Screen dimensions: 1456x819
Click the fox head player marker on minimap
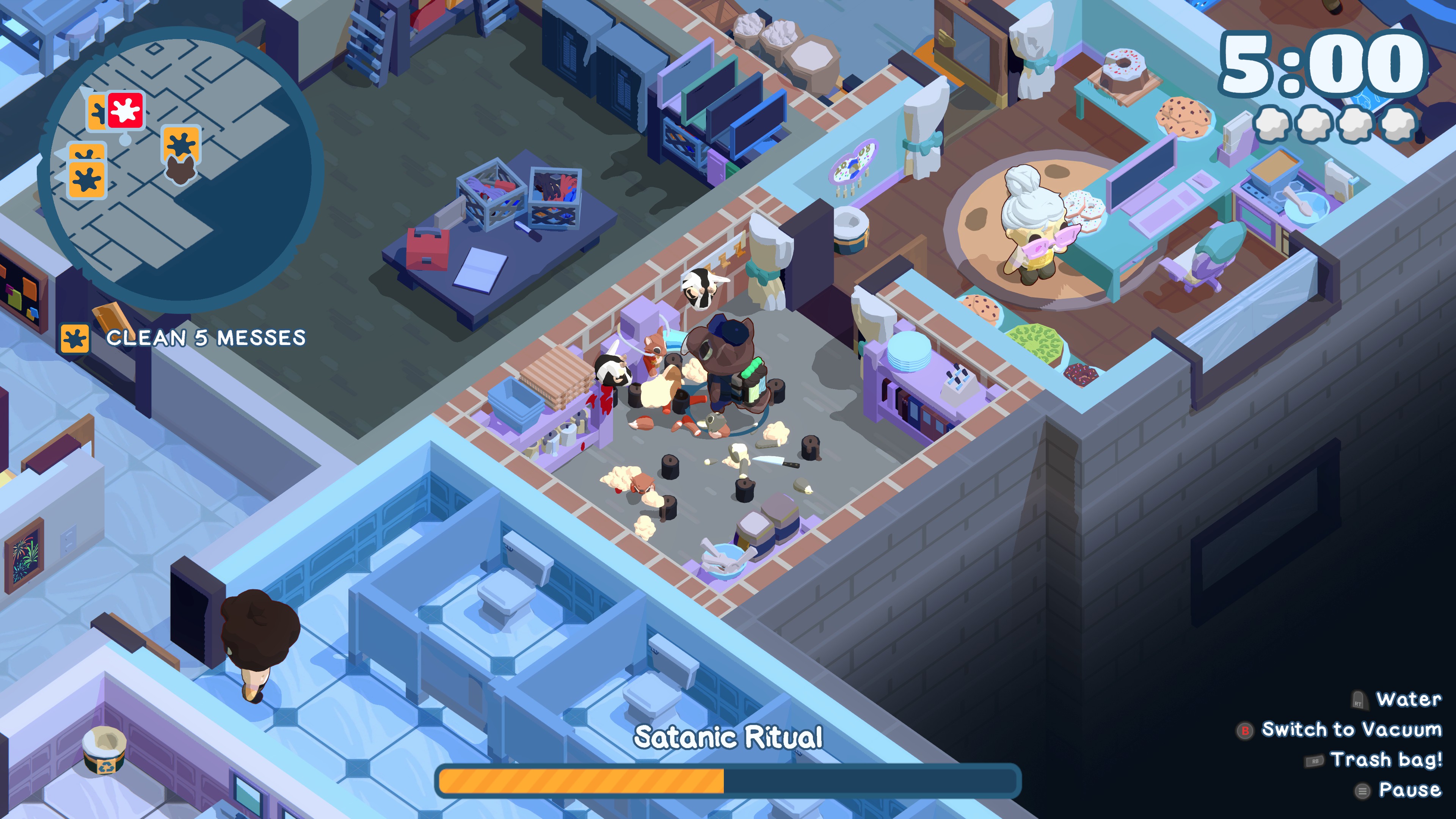click(181, 169)
